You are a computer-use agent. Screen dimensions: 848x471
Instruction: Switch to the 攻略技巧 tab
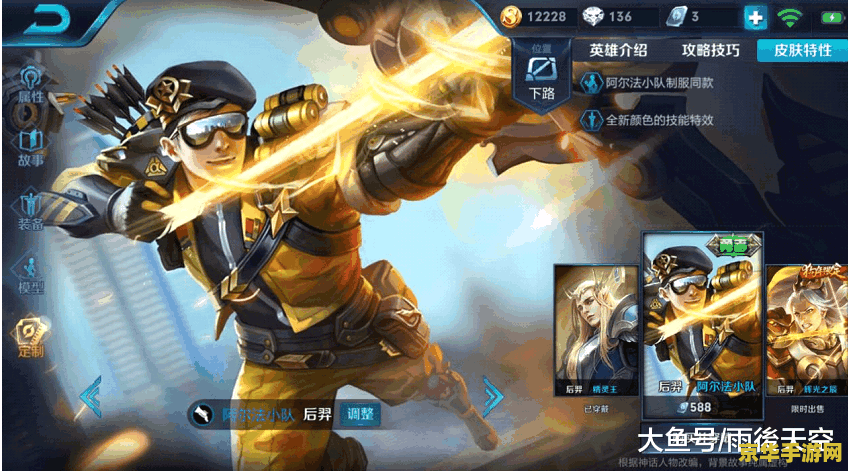coord(711,49)
